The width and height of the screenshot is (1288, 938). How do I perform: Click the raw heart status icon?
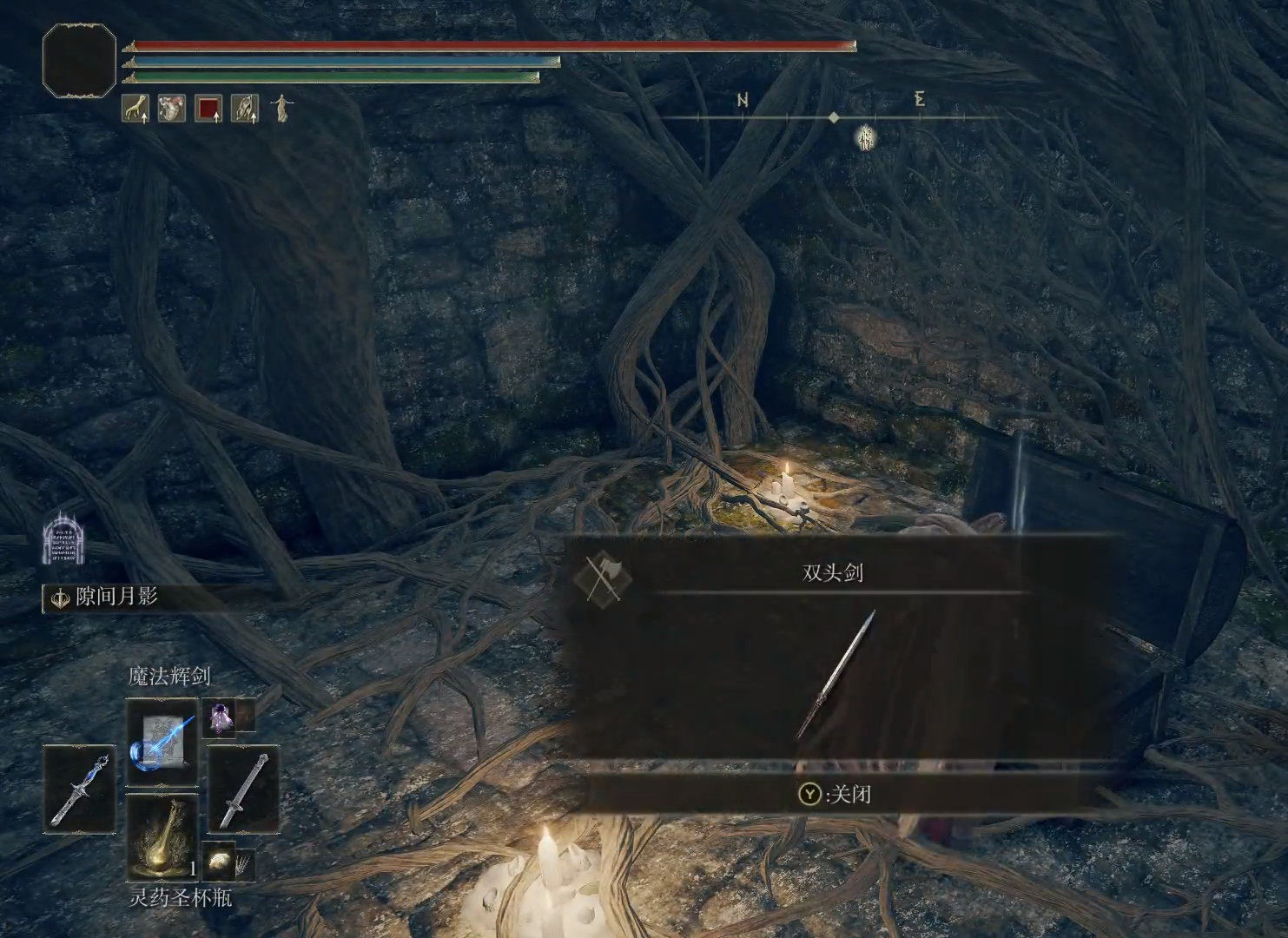(x=171, y=109)
